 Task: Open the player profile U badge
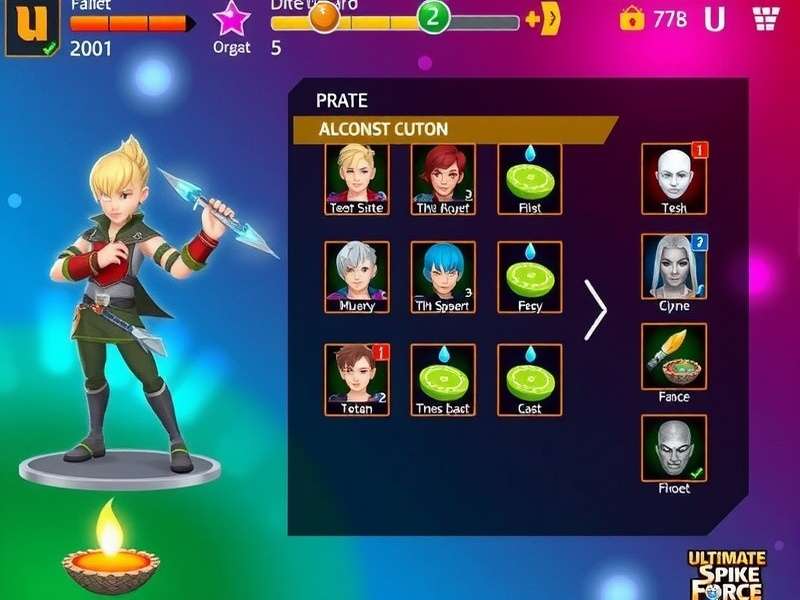[28, 26]
